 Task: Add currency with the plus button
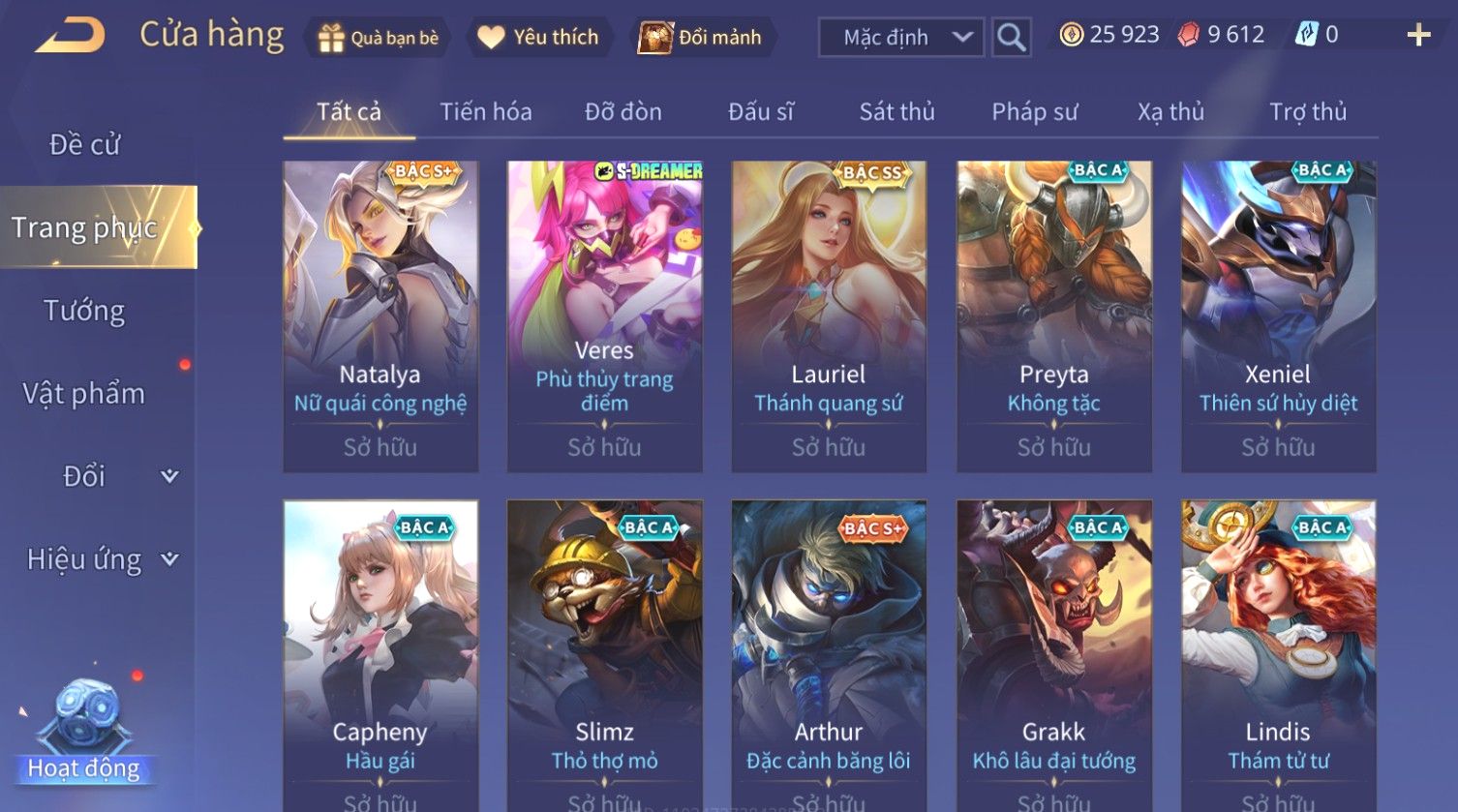[1418, 36]
